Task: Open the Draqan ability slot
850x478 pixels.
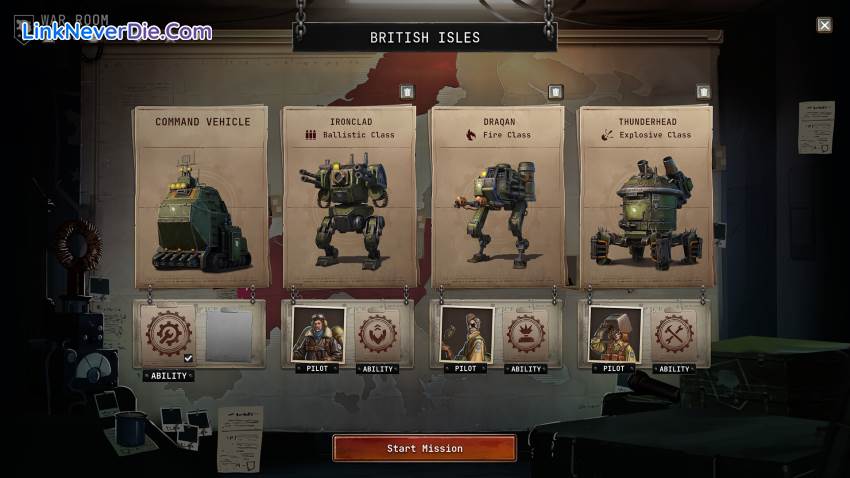Action: 526,334
